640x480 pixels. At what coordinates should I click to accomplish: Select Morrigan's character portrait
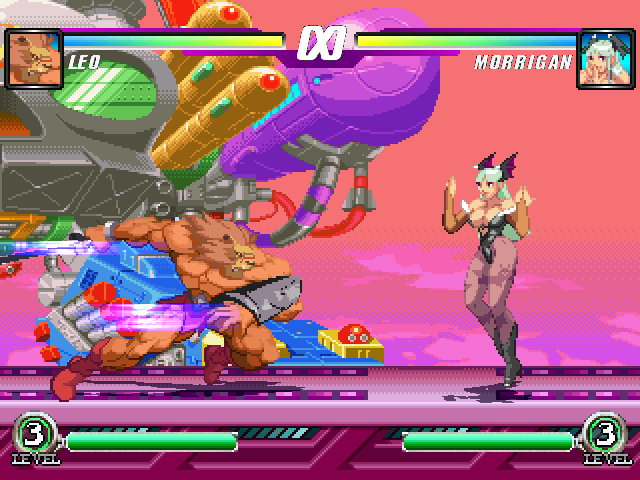(606, 58)
